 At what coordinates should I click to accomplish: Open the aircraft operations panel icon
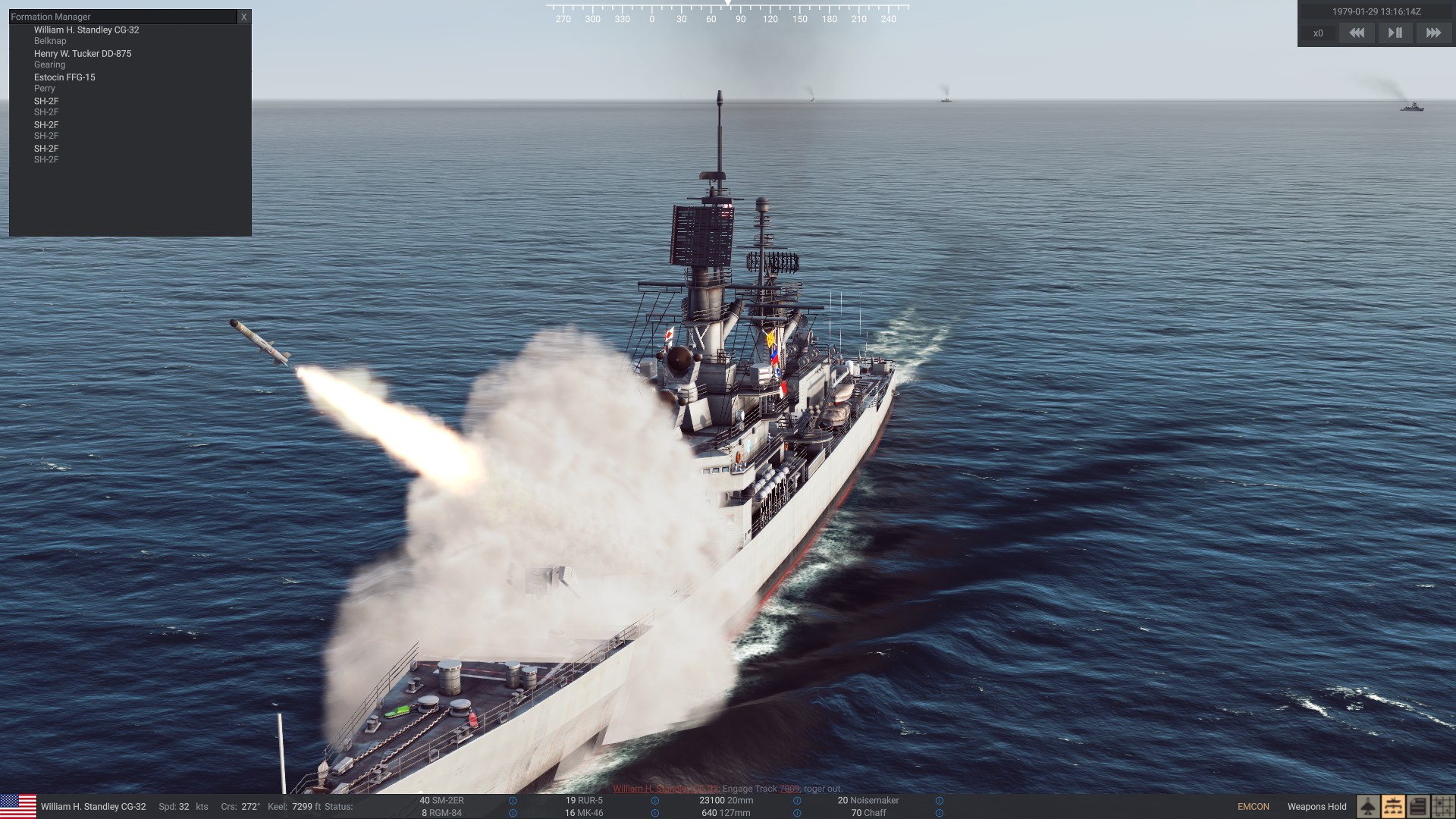click(x=1368, y=807)
